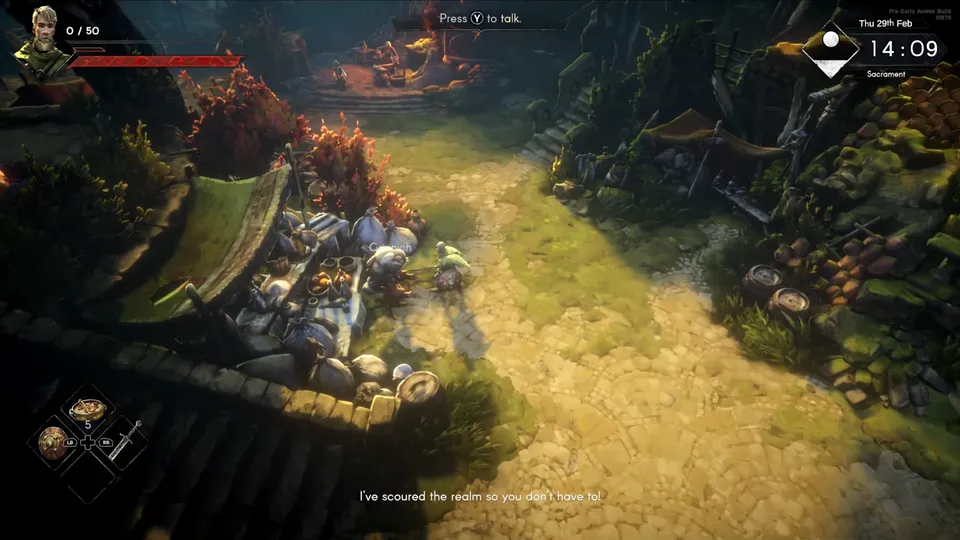960x540 pixels.
Task: Select the stew bowl consumable slot
Action: [89, 410]
